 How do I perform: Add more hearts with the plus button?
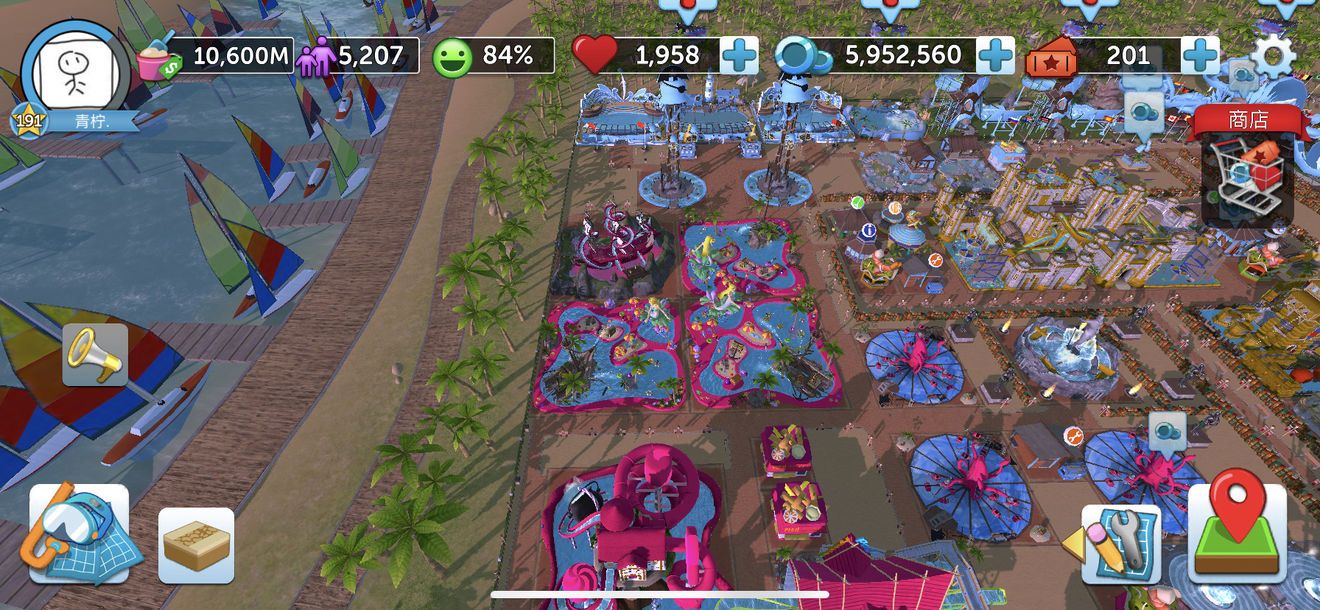[x=739, y=55]
